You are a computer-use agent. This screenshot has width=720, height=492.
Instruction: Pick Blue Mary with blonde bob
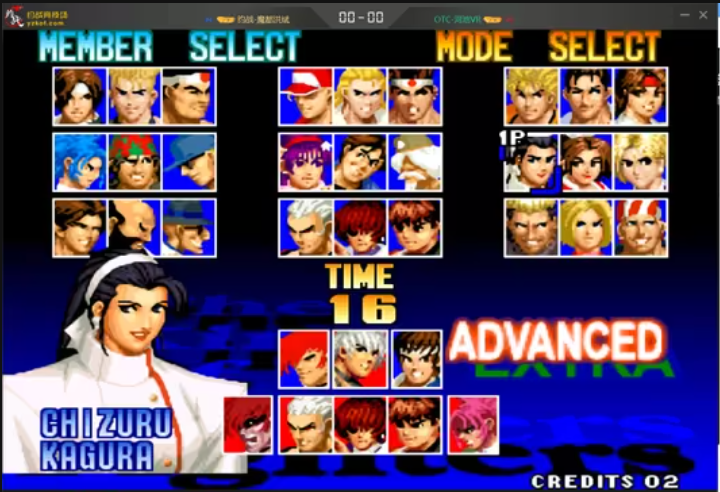(586, 228)
